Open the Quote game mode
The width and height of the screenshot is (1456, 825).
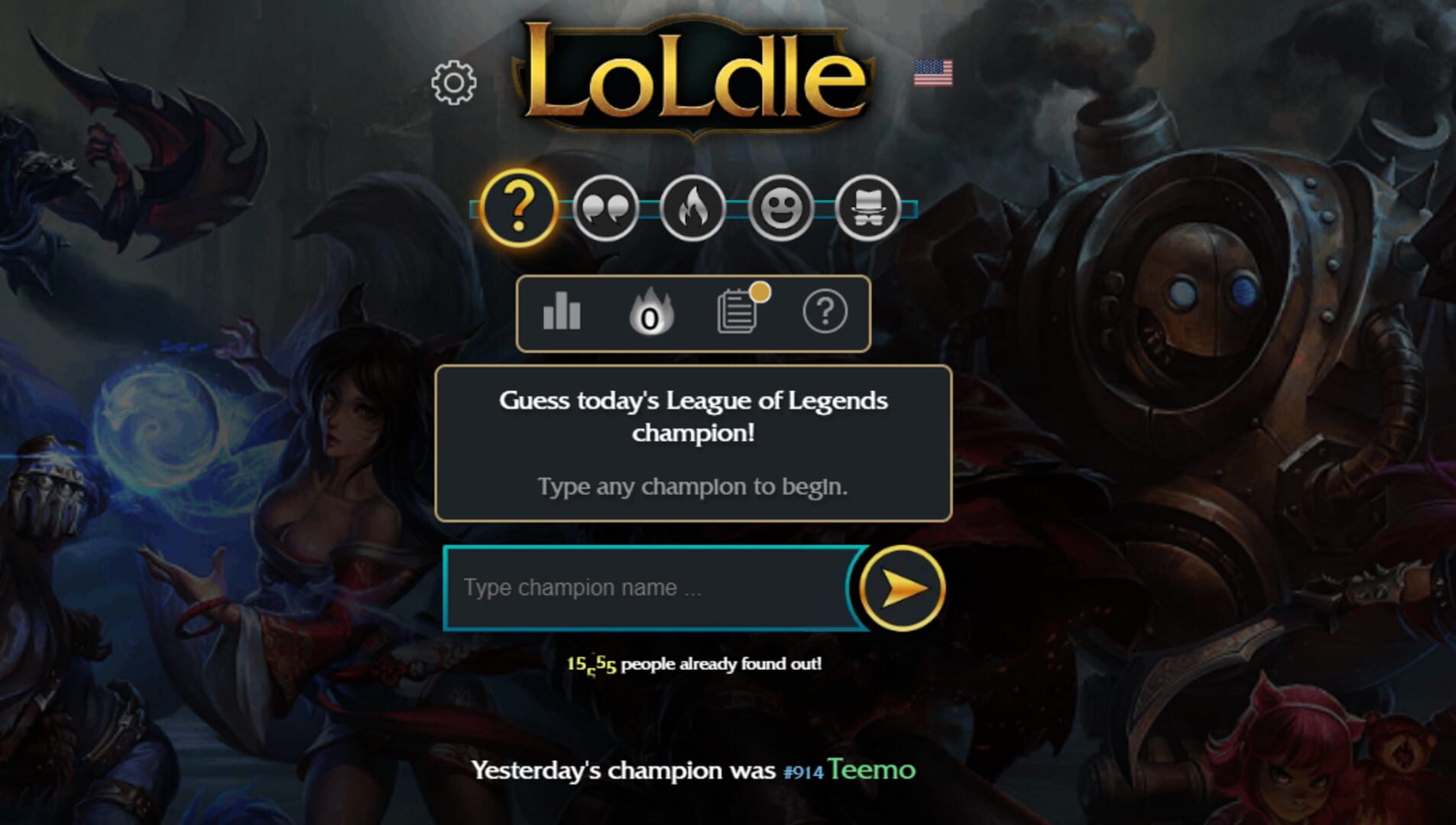pyautogui.click(x=605, y=209)
